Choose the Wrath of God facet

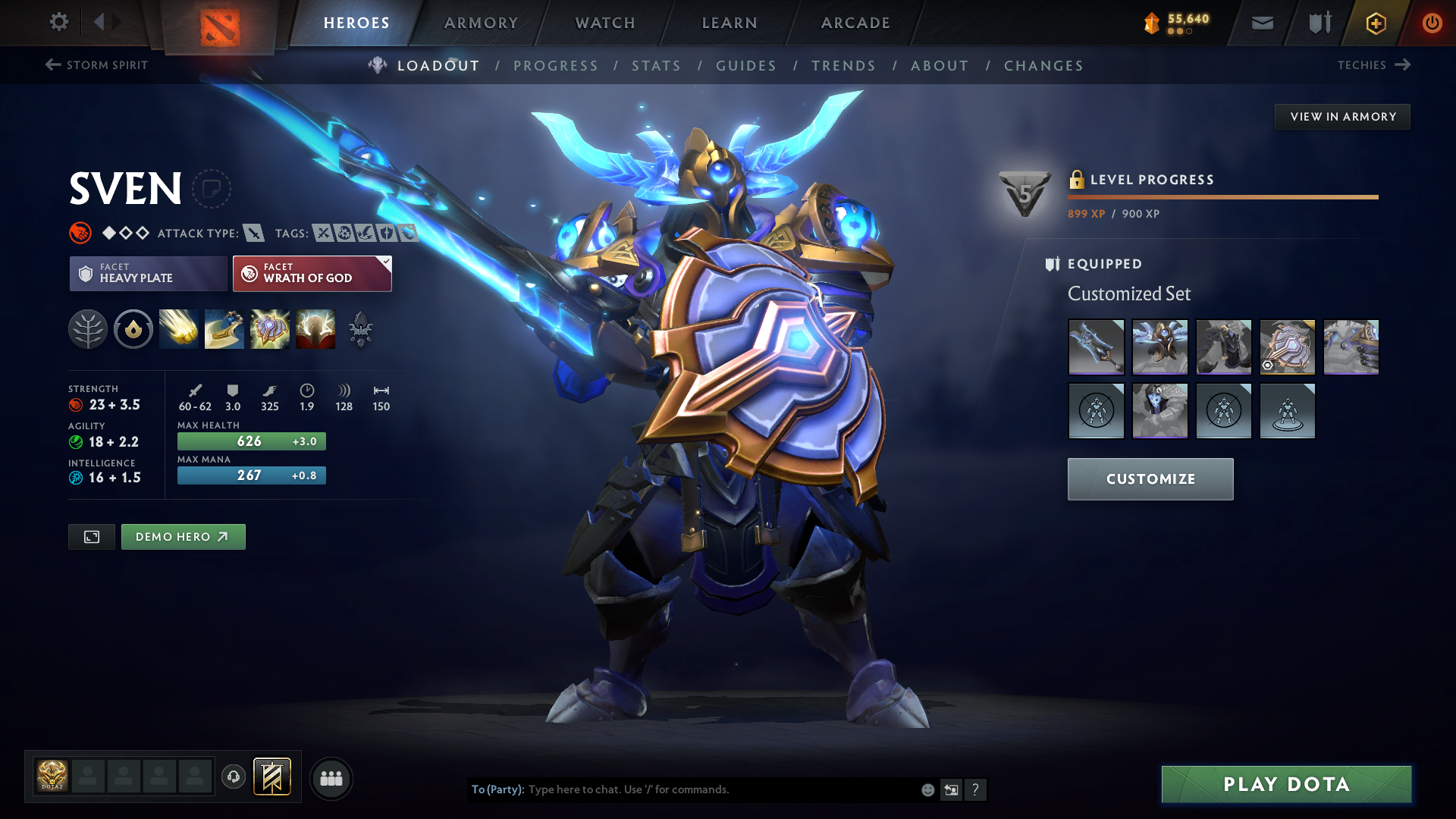312,273
